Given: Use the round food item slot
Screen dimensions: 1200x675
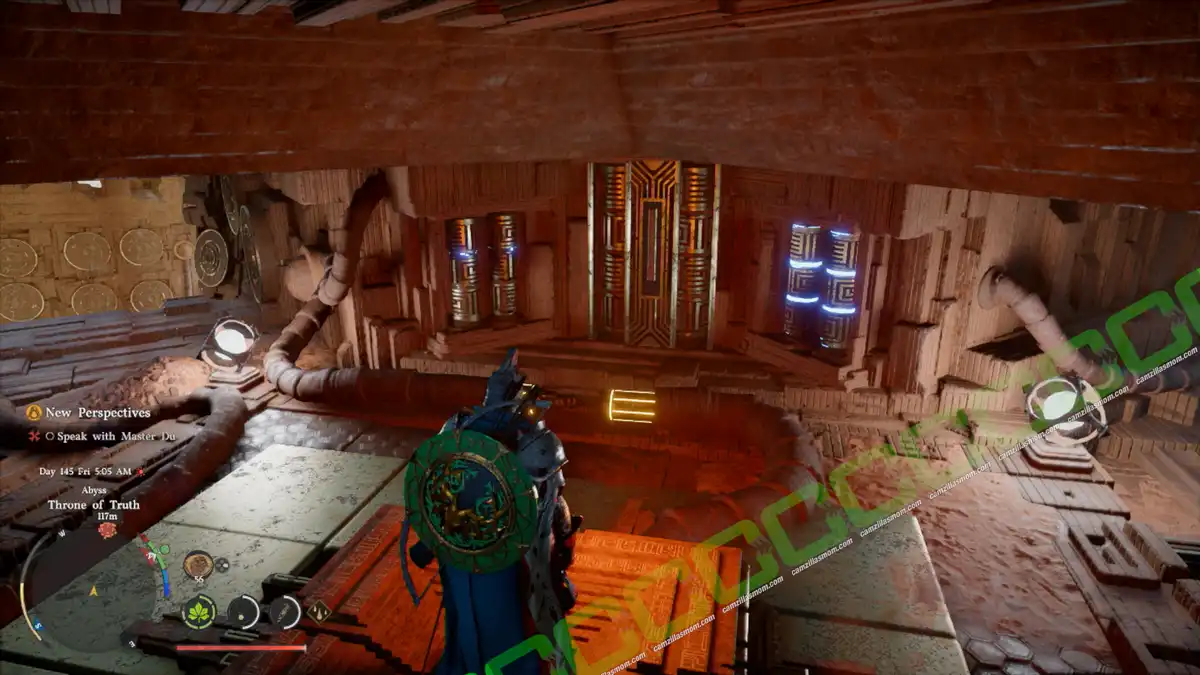Looking at the screenshot, I should pyautogui.click(x=197, y=564).
